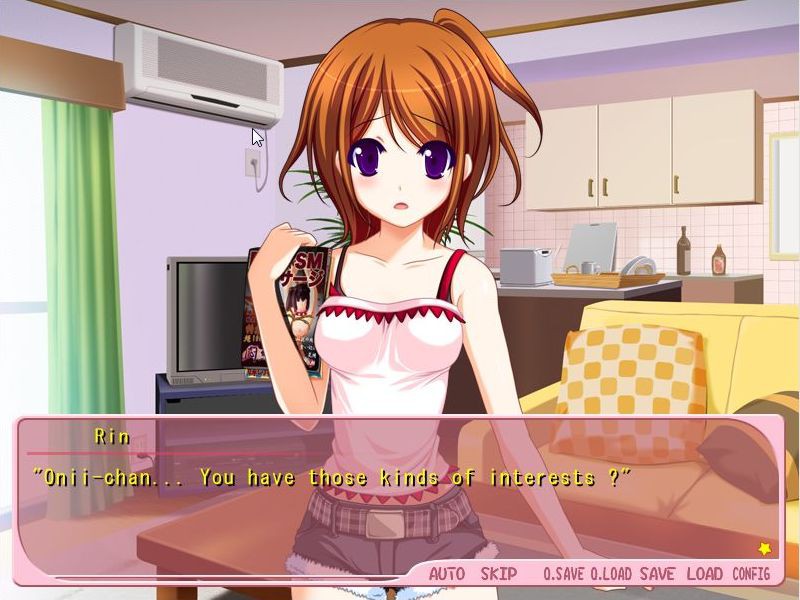This screenshot has width=800, height=600.
Task: Quick load with Q.LOAD
Action: click(611, 574)
